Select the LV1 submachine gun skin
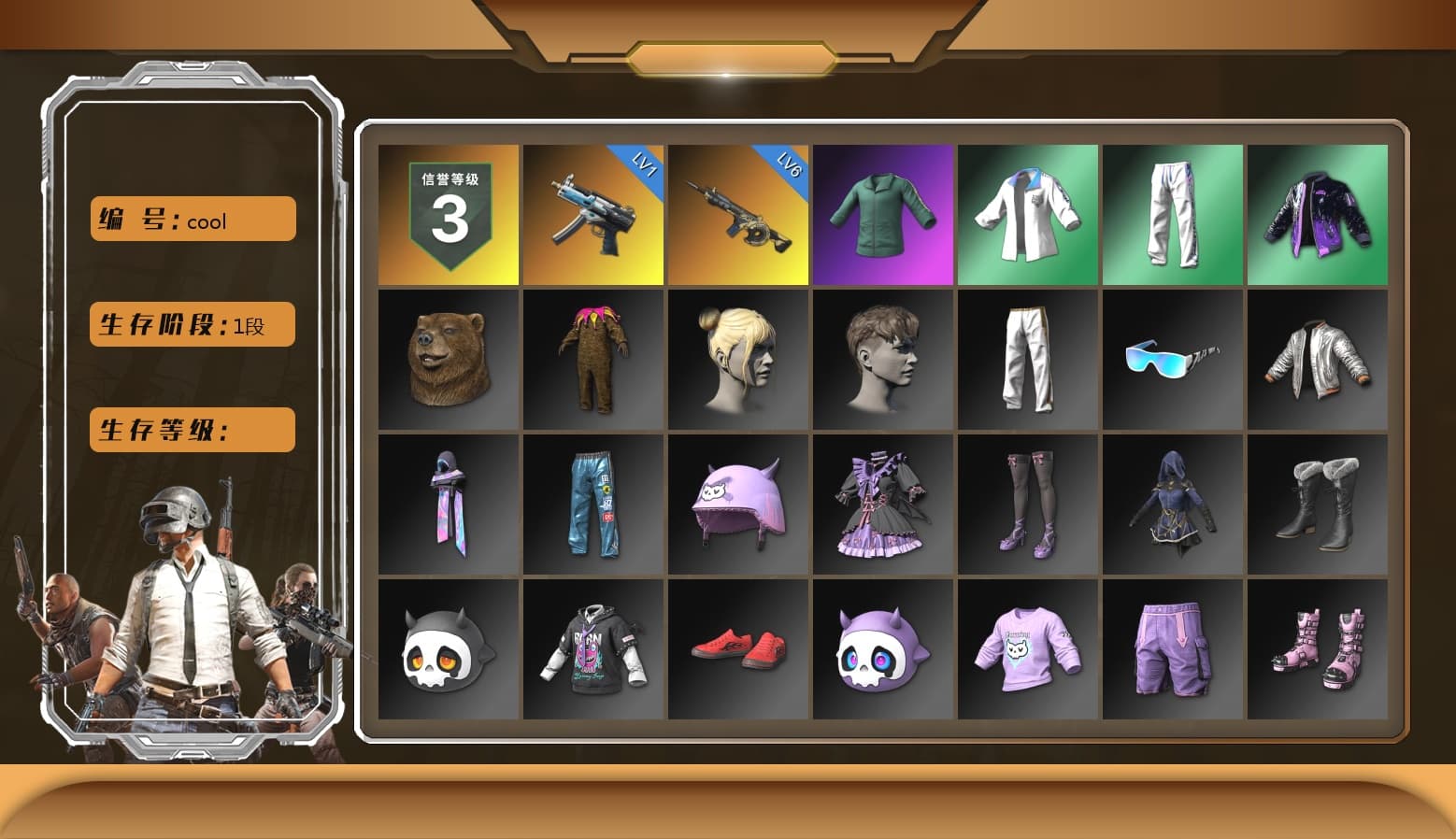The image size is (1456, 839). click(592, 213)
